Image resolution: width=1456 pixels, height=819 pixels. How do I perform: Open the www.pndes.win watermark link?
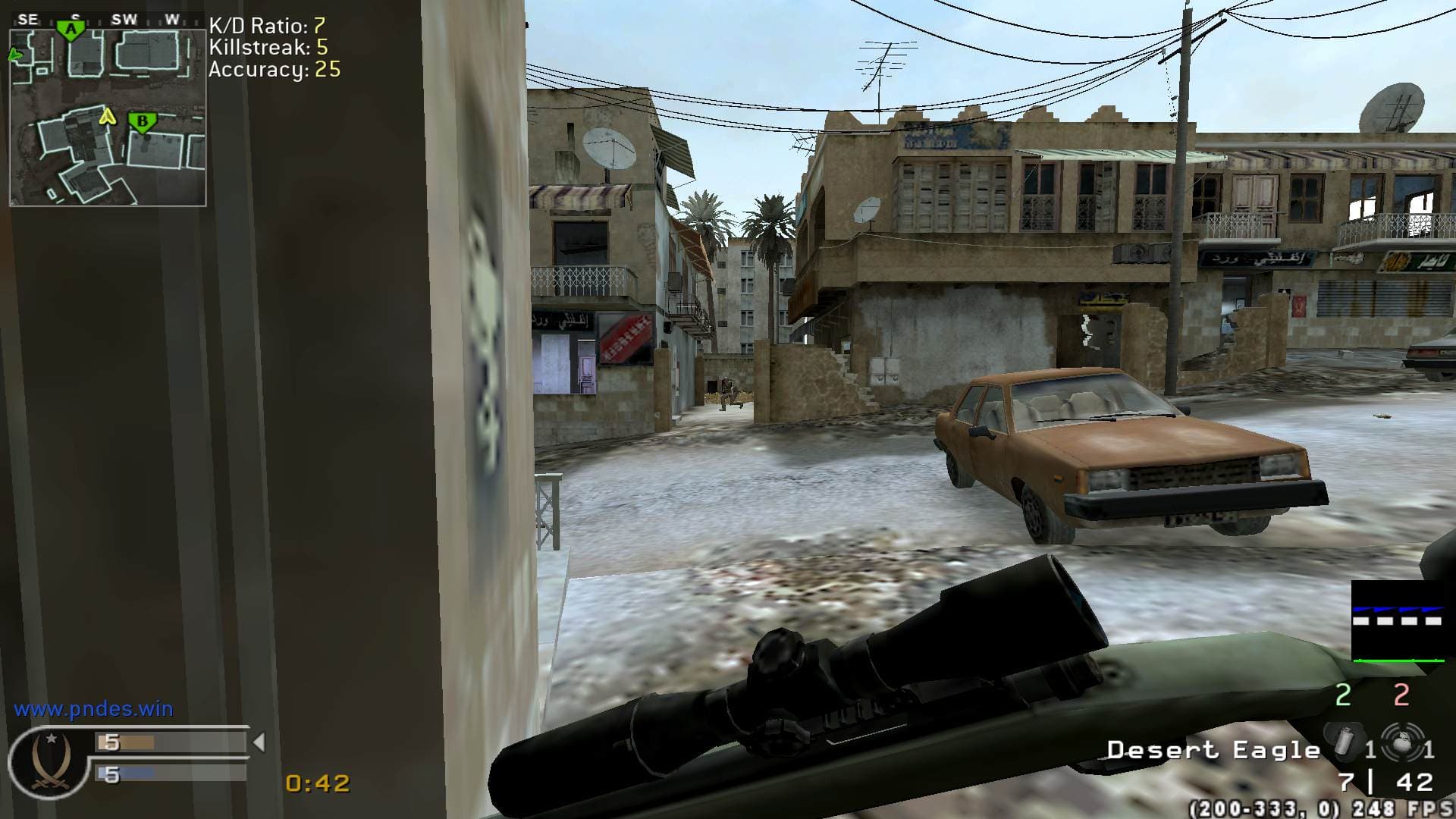coord(93,709)
